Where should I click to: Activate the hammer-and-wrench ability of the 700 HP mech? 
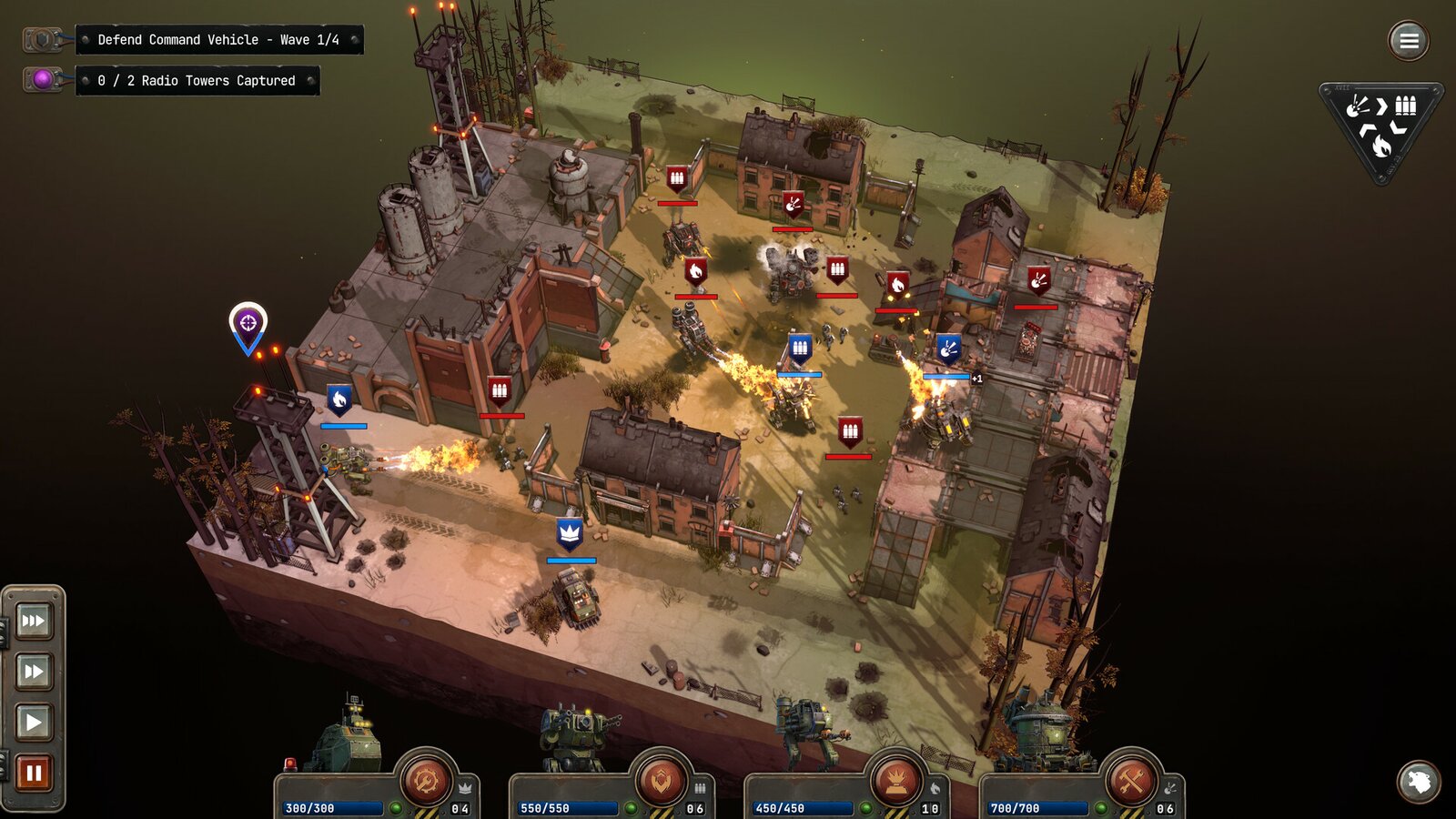[x=1131, y=780]
